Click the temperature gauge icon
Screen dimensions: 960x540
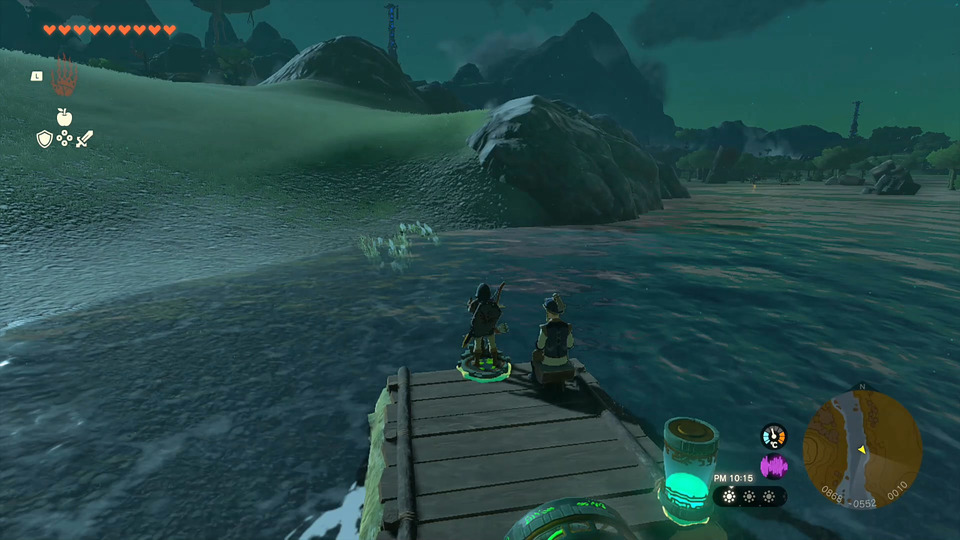(773, 436)
